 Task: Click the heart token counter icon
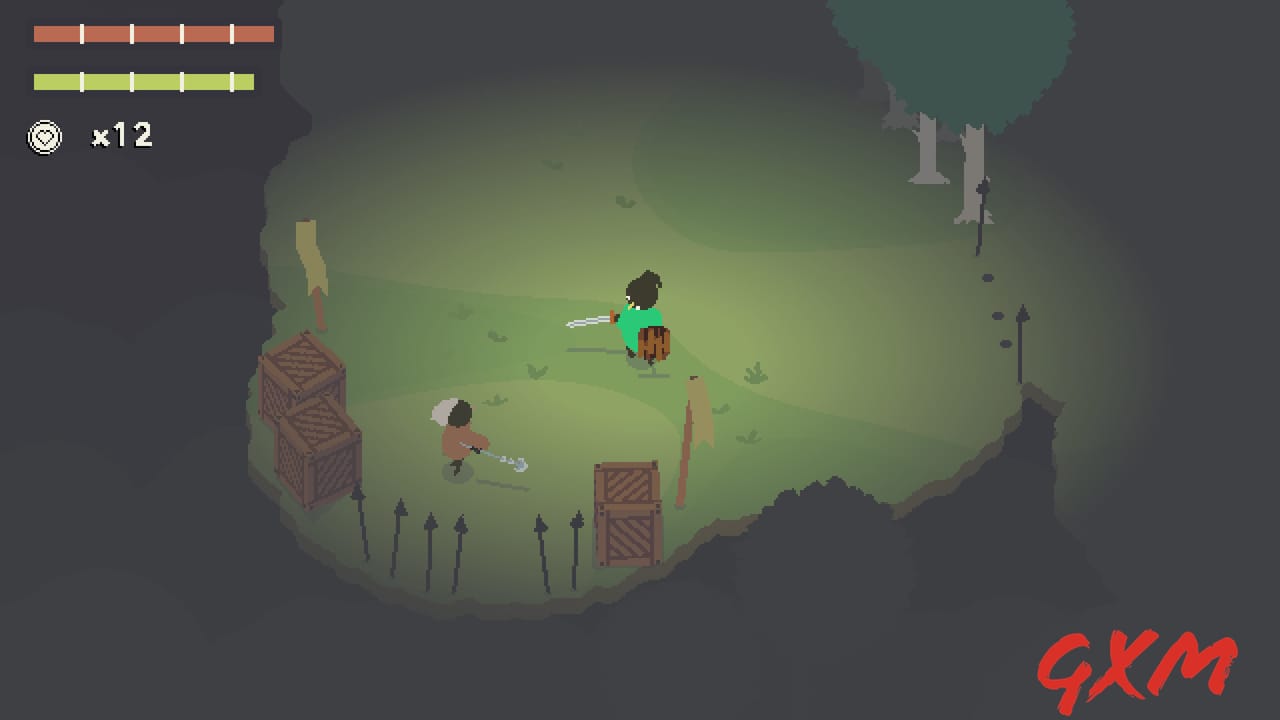[44, 137]
